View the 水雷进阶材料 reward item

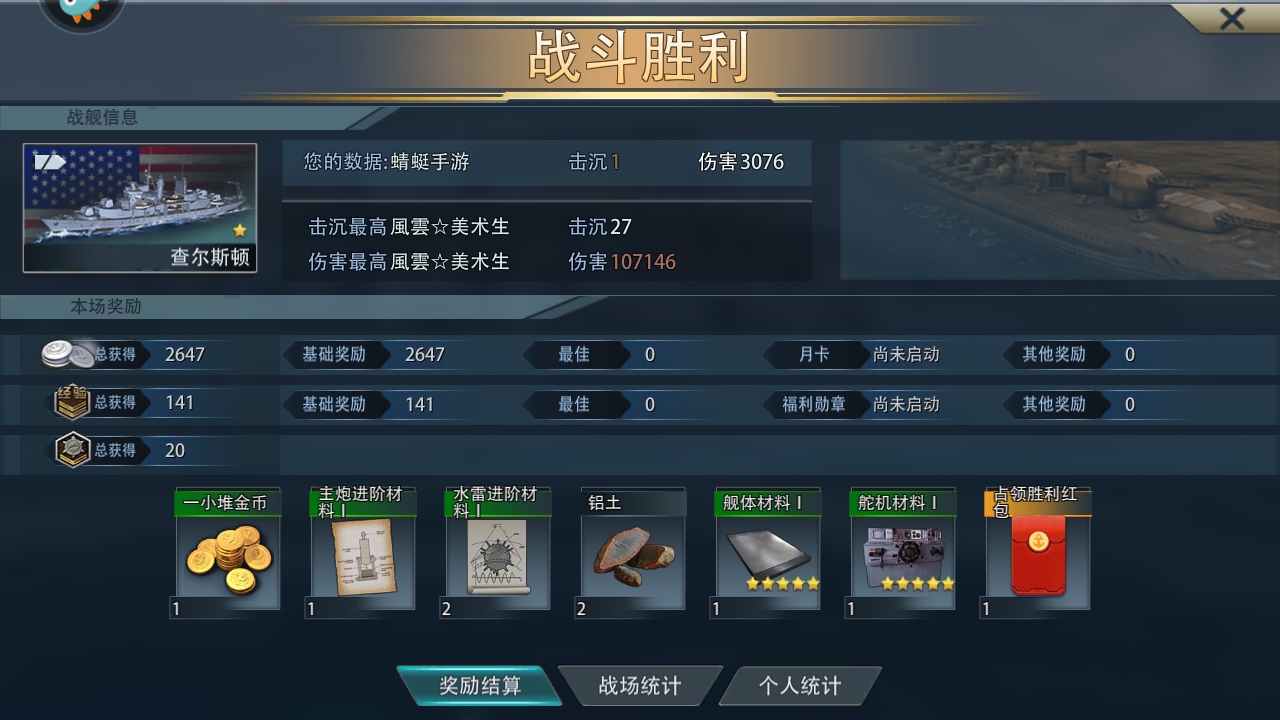496,553
